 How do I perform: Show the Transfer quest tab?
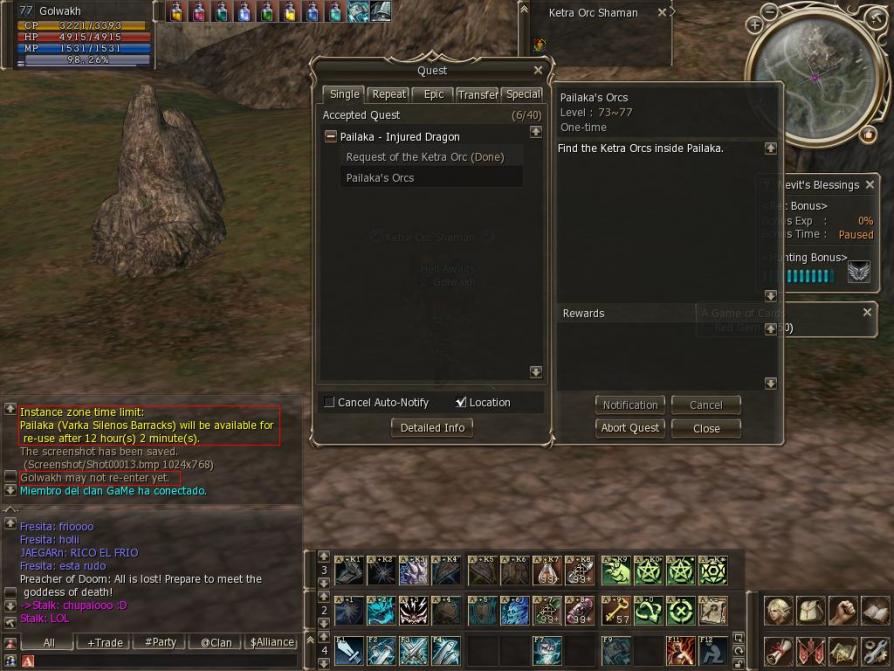[x=477, y=94]
